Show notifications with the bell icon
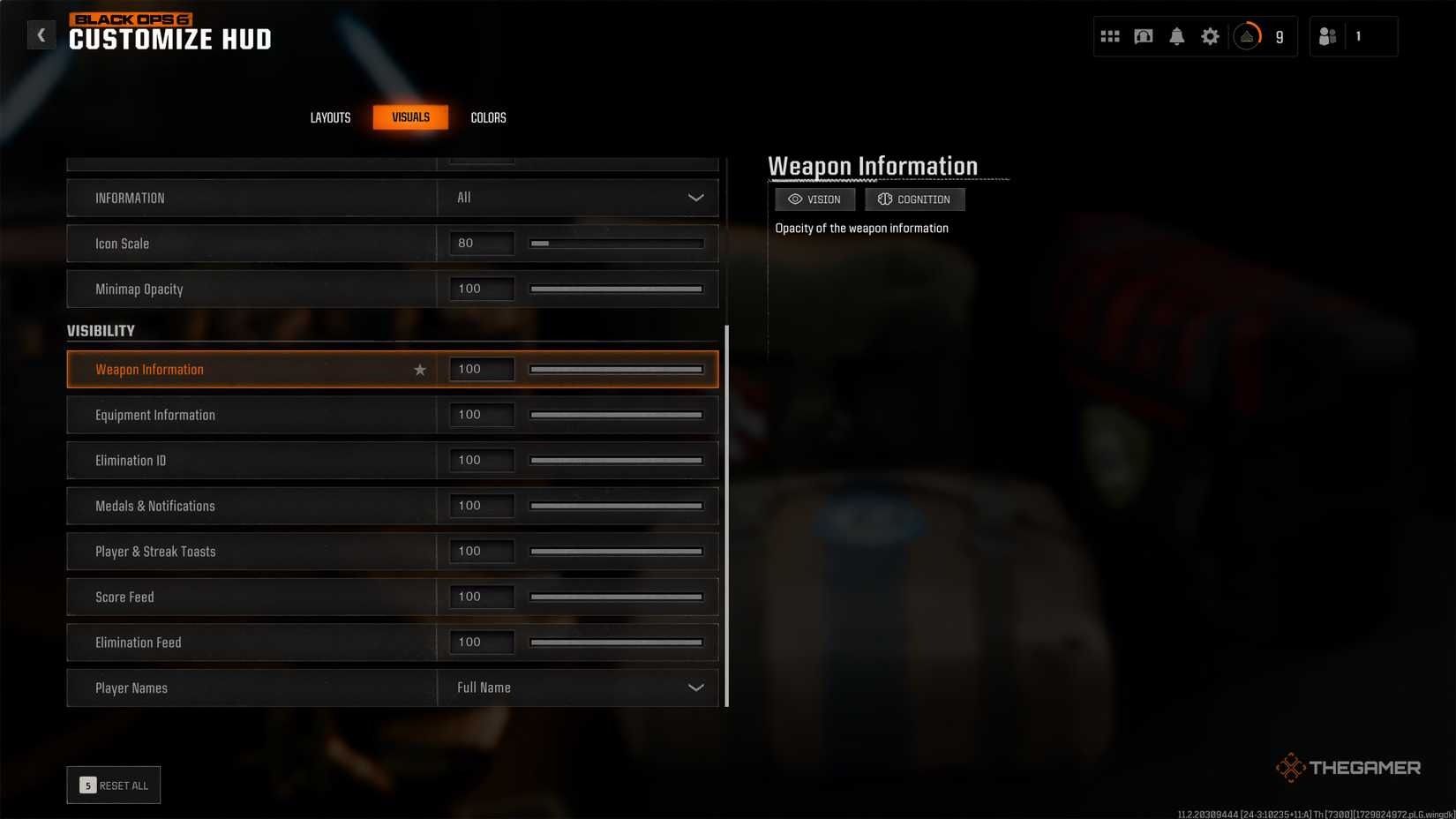This screenshot has height=819, width=1456. click(1176, 36)
